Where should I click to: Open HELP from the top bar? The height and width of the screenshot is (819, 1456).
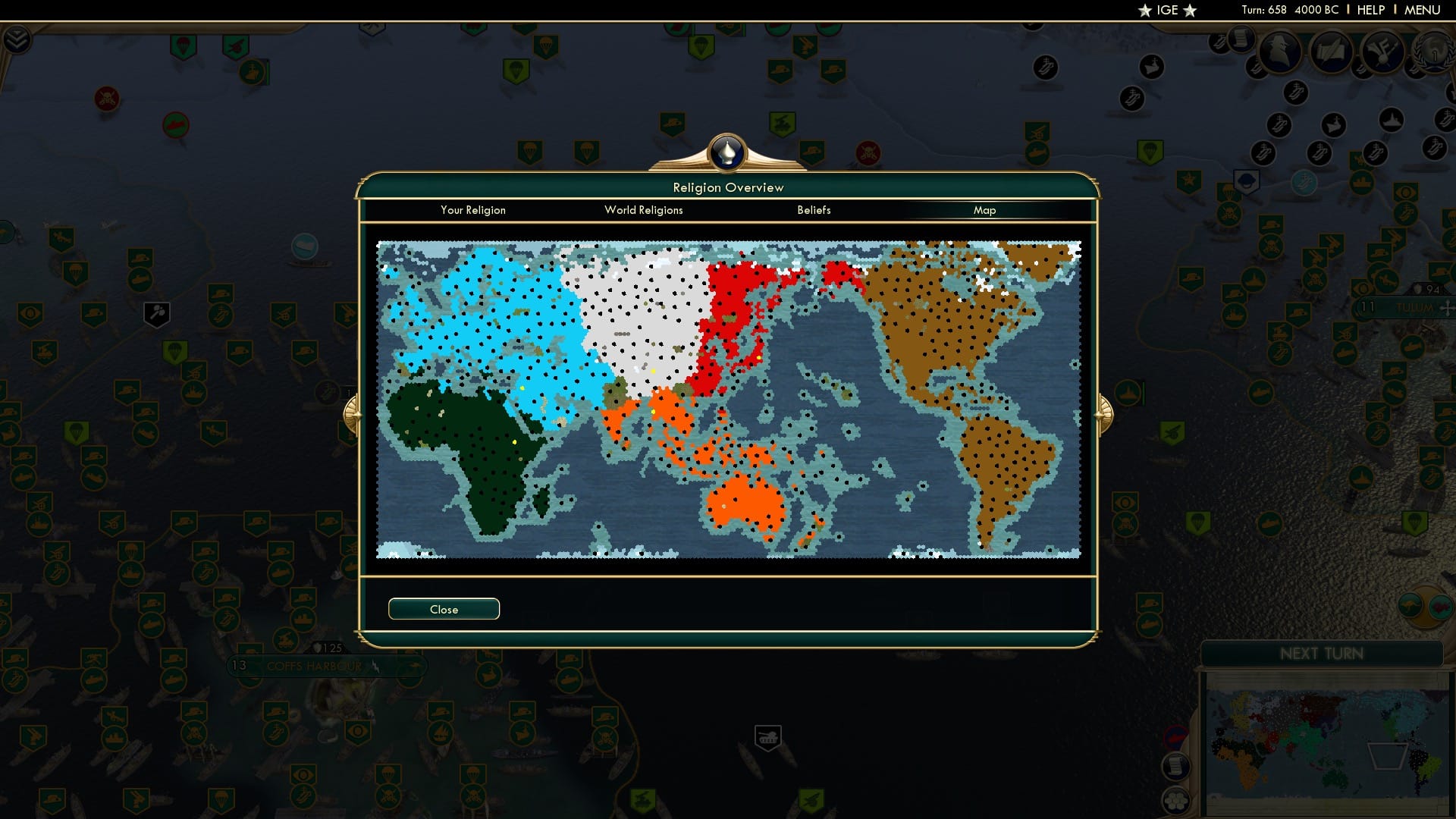point(1370,10)
